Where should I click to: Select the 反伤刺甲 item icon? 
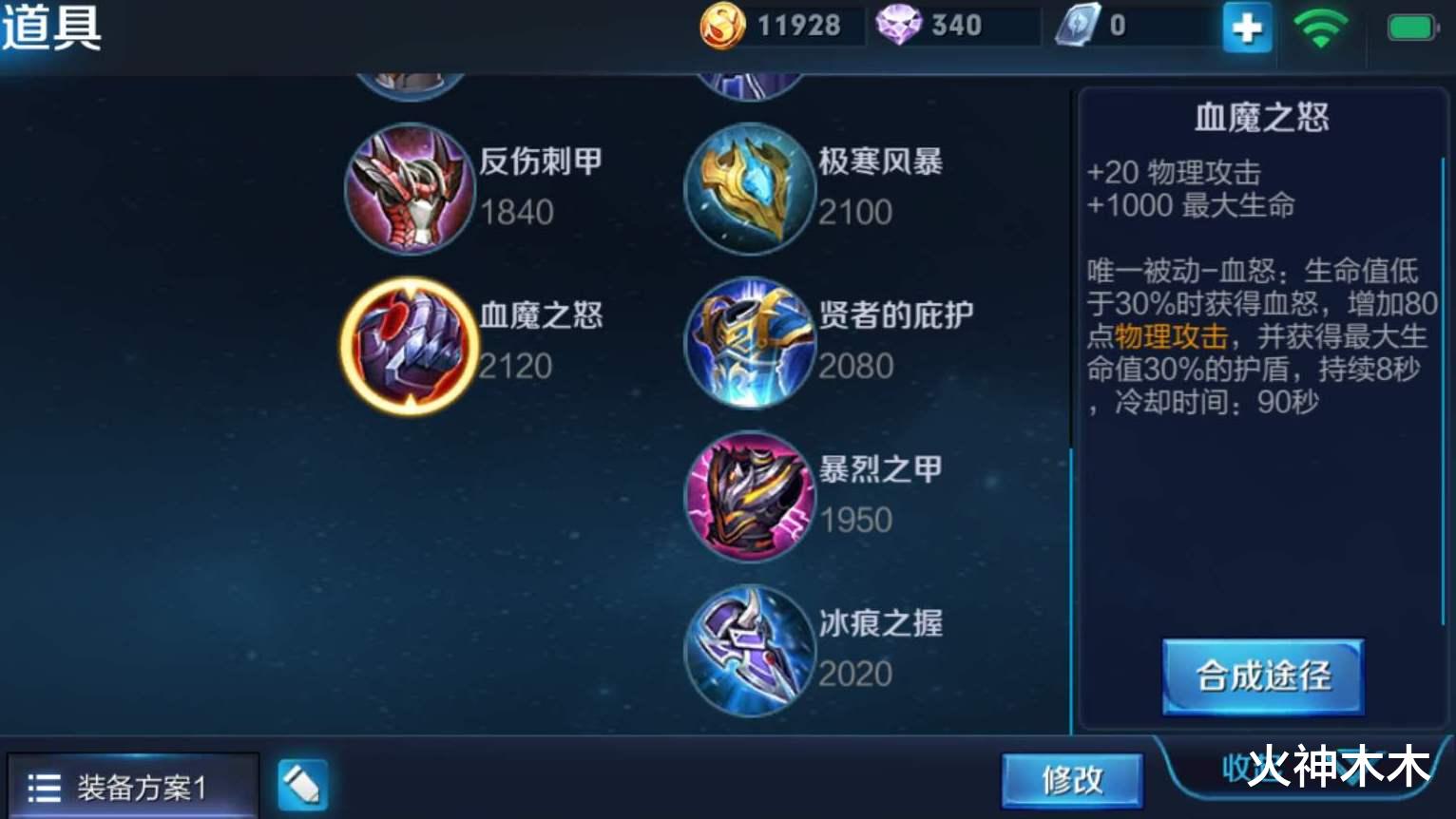tap(410, 190)
